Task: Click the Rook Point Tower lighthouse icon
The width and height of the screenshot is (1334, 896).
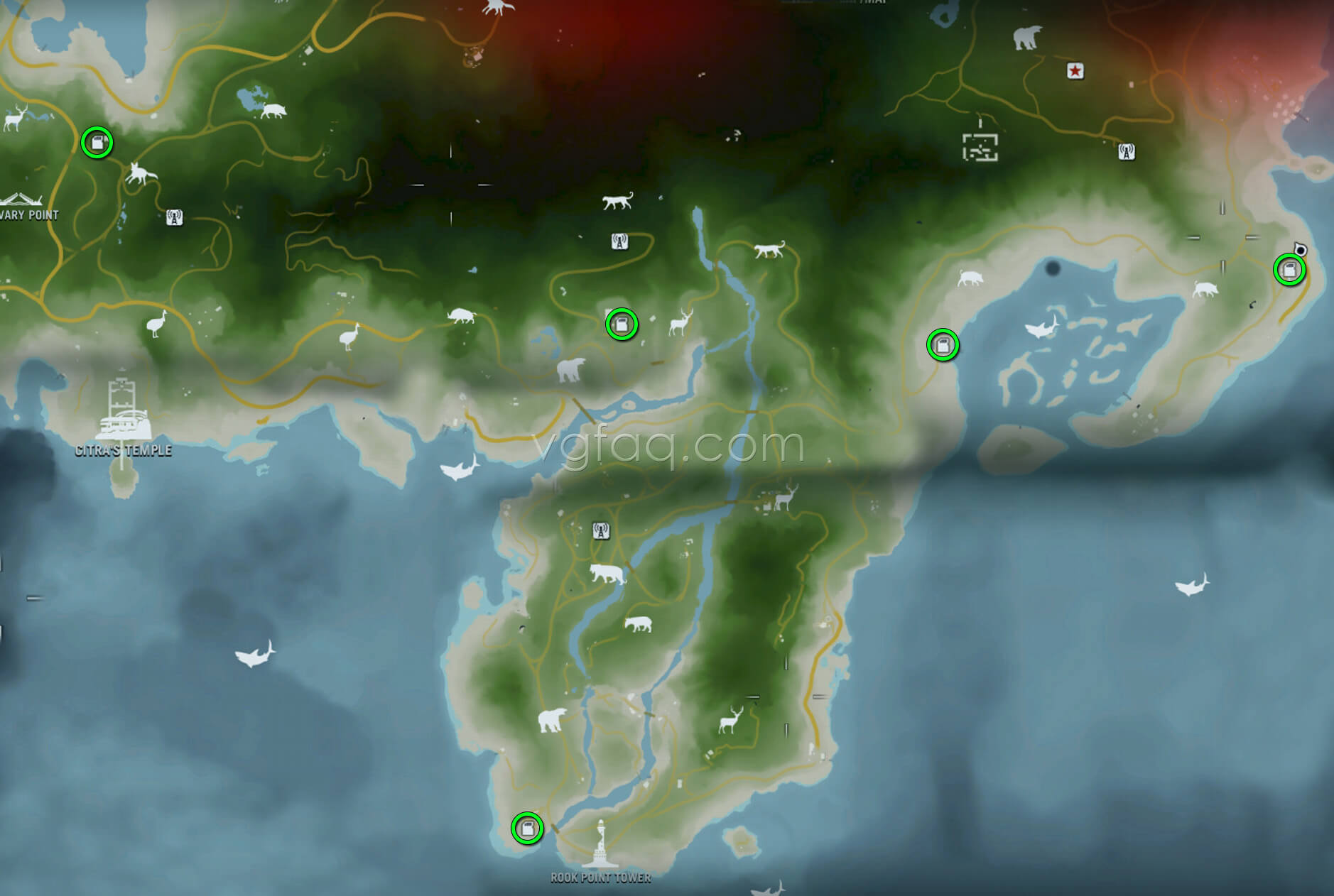Action: click(600, 848)
